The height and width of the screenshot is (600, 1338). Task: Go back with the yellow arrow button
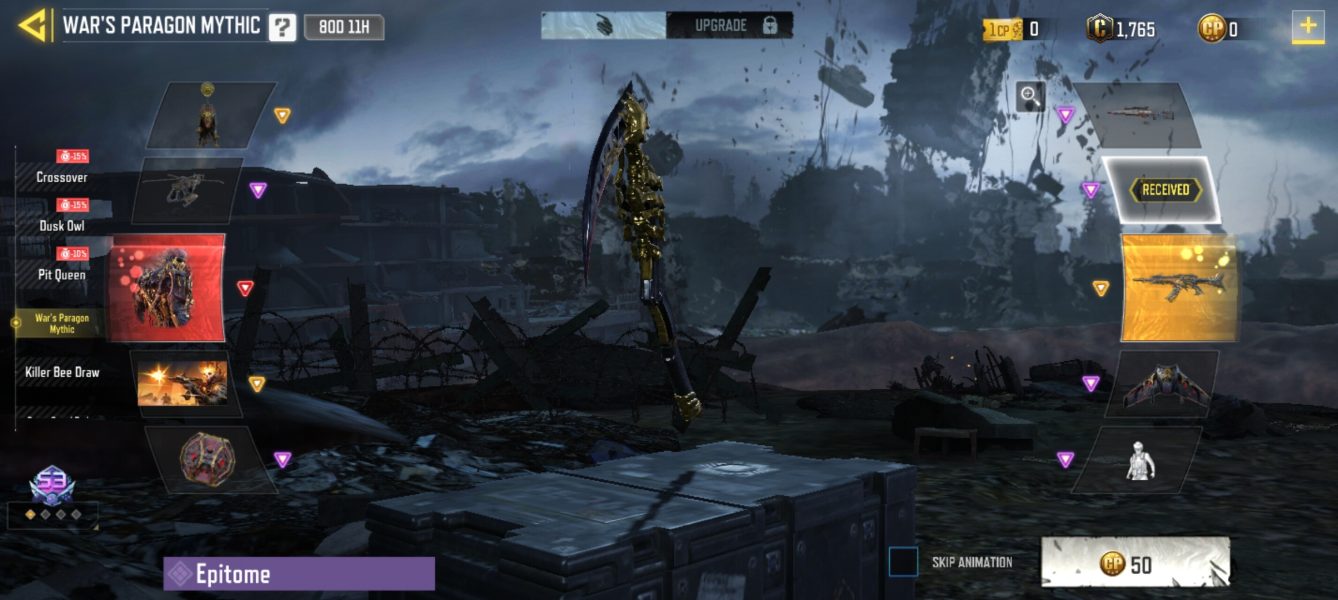[33, 25]
